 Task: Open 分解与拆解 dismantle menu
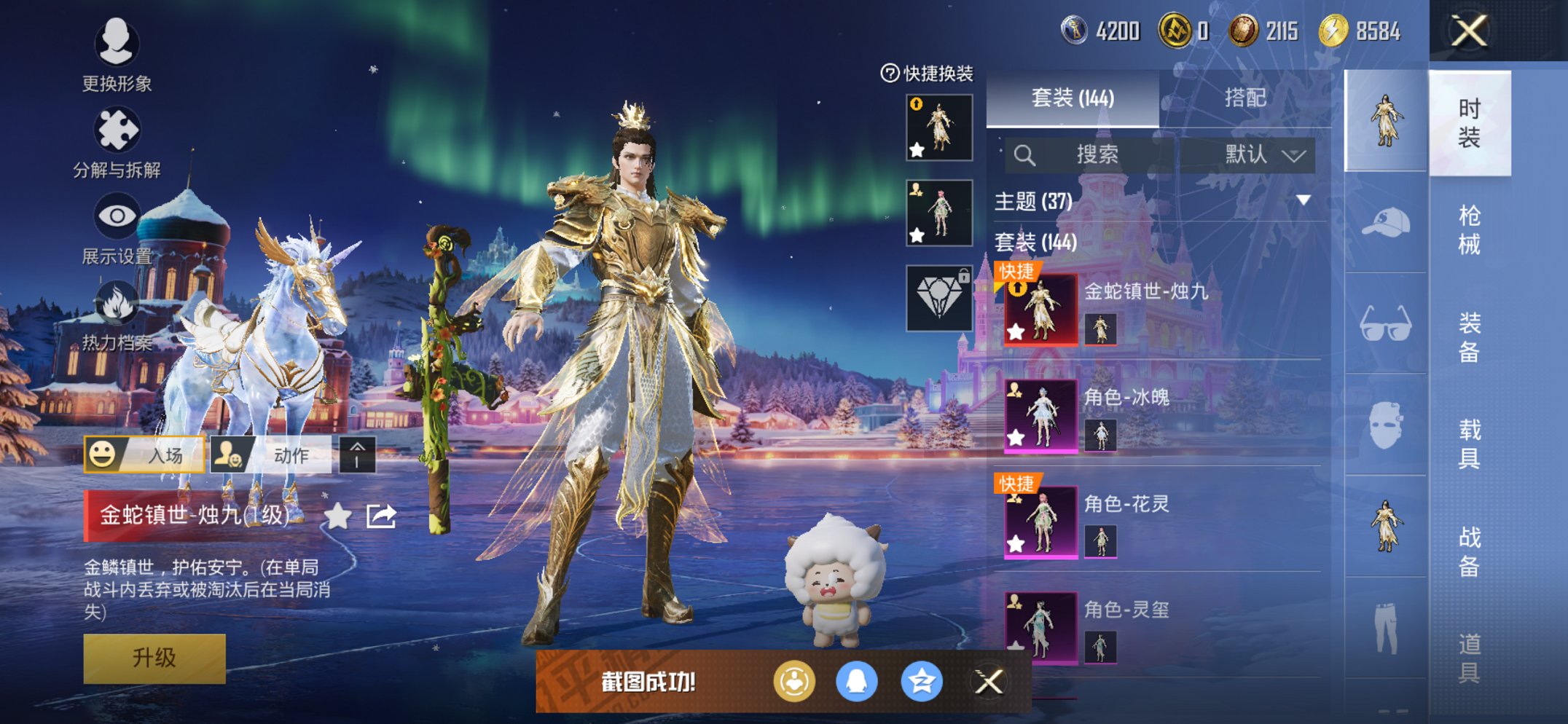(117, 142)
